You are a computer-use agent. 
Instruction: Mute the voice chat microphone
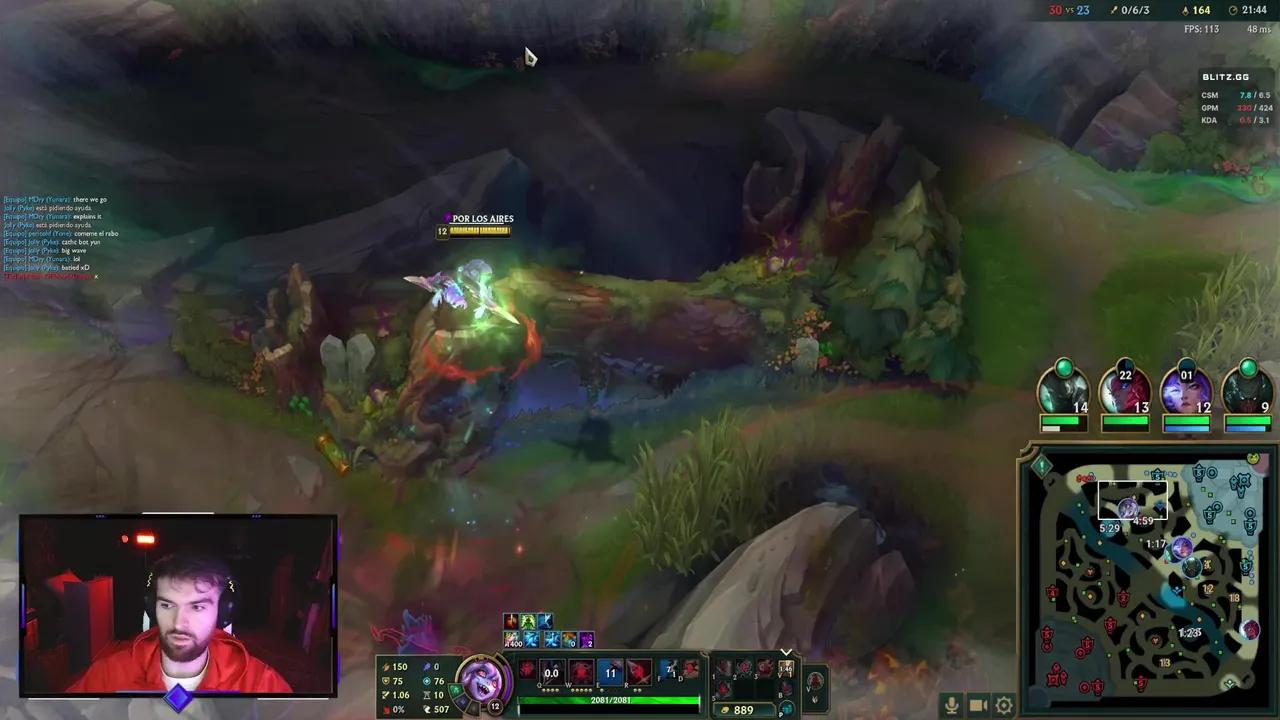952,704
